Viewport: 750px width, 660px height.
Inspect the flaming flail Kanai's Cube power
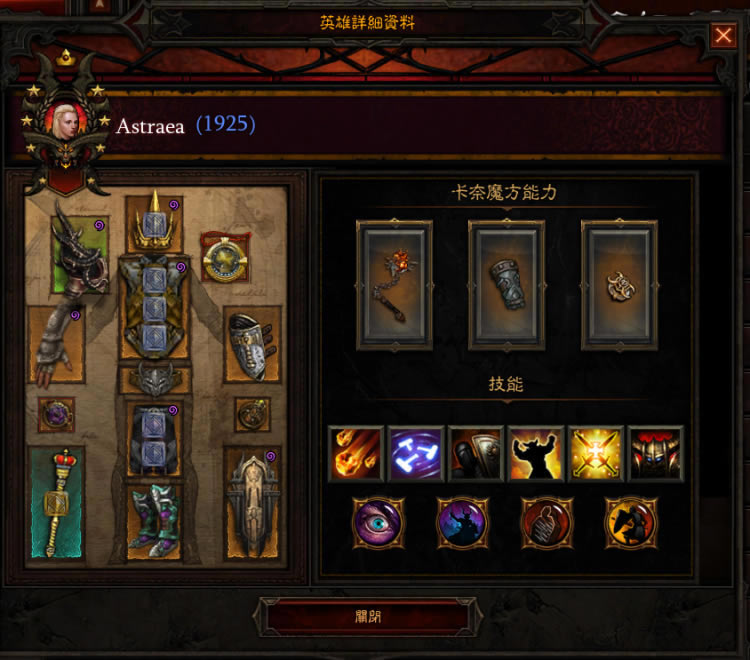[394, 284]
